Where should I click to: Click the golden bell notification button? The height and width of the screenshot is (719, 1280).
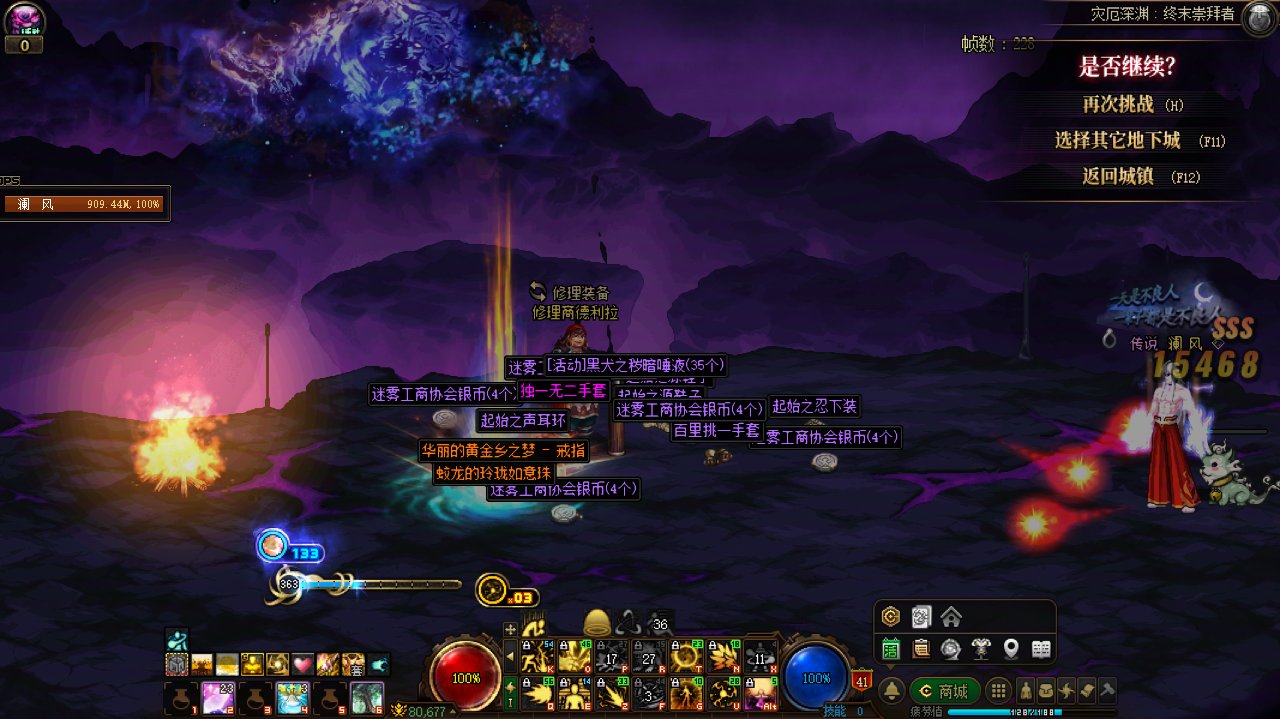coord(892,691)
